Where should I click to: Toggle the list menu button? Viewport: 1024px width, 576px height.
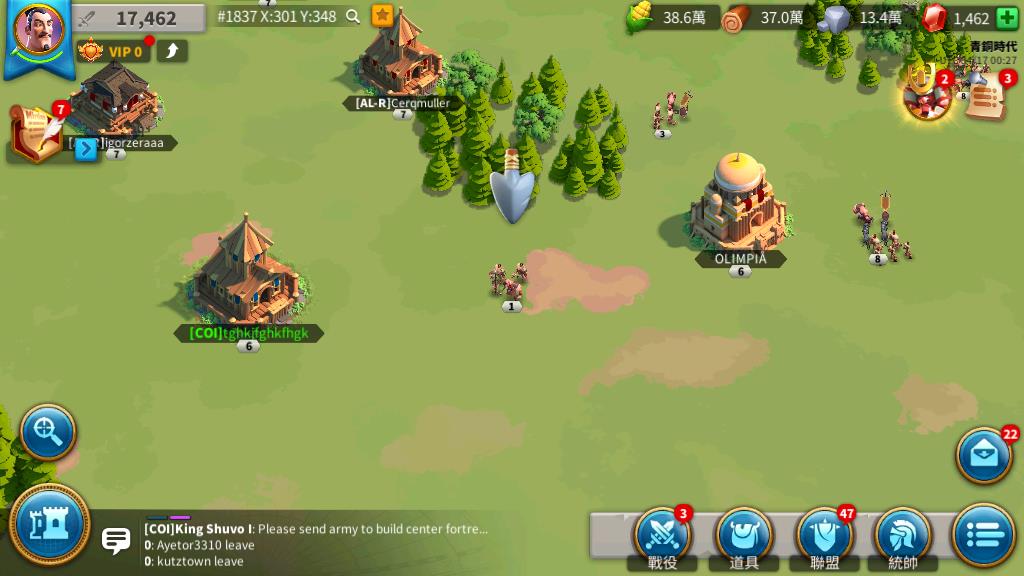984,536
